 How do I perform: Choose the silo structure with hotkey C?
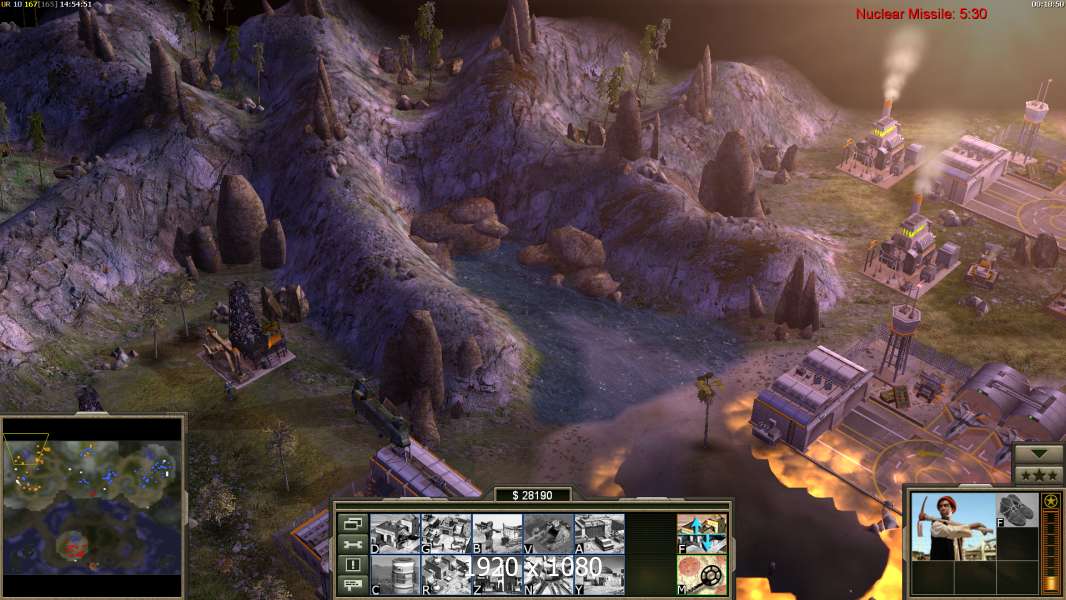[x=395, y=575]
